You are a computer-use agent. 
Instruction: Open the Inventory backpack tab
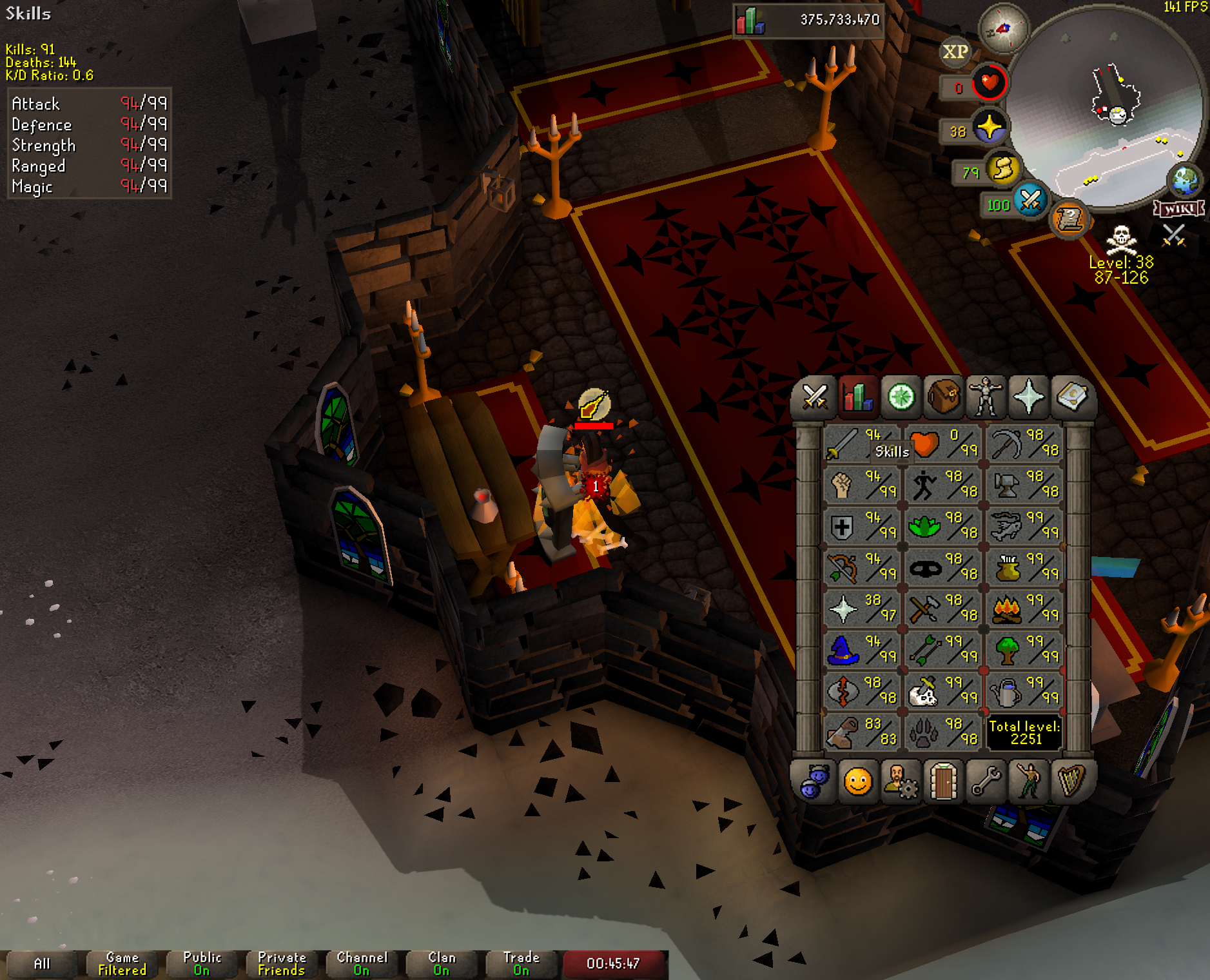(x=943, y=397)
